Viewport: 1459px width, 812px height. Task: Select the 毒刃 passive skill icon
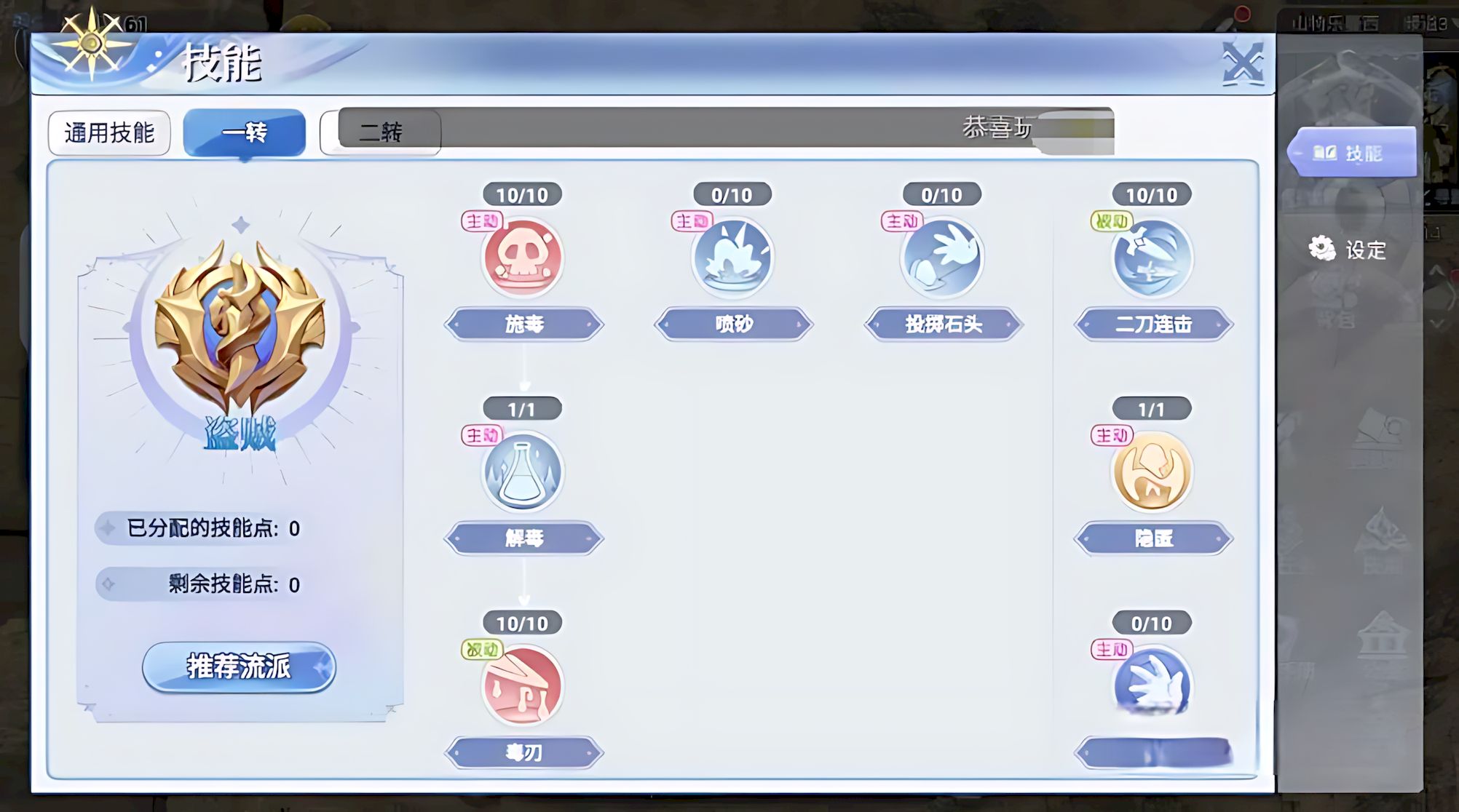(x=522, y=685)
